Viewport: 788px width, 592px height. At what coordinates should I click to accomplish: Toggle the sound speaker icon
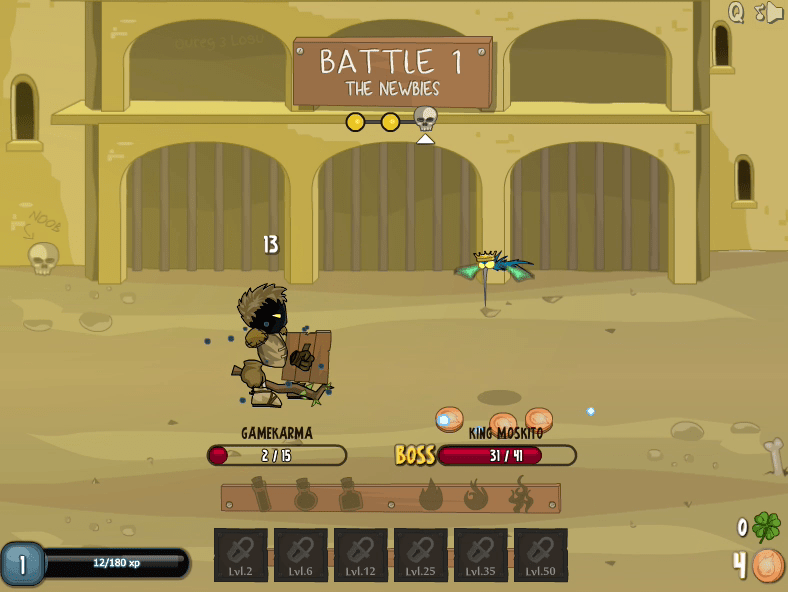pos(775,12)
